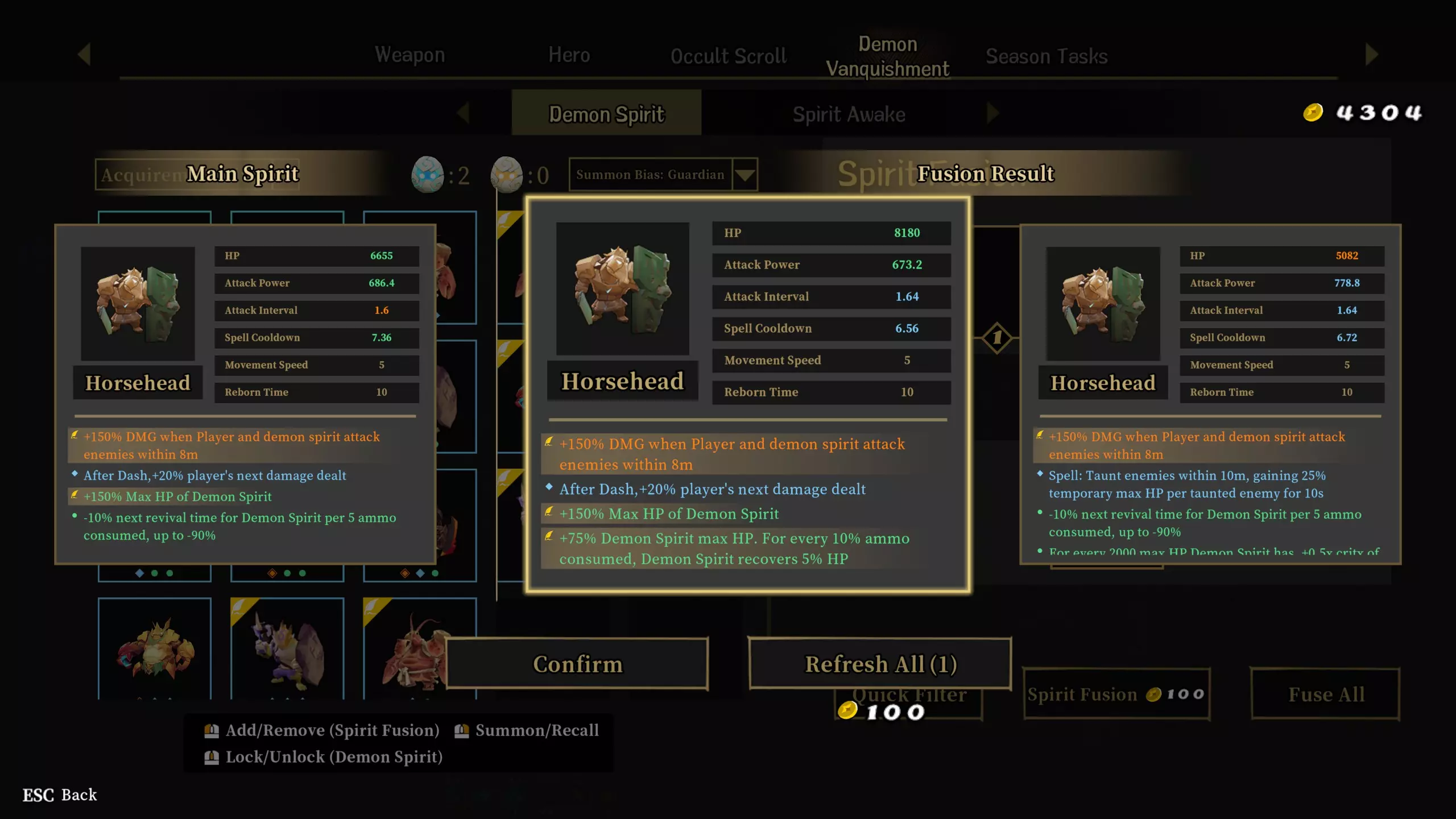This screenshot has height=819, width=1456.
Task: Go to the Season Tasks tab
Action: (x=1046, y=56)
